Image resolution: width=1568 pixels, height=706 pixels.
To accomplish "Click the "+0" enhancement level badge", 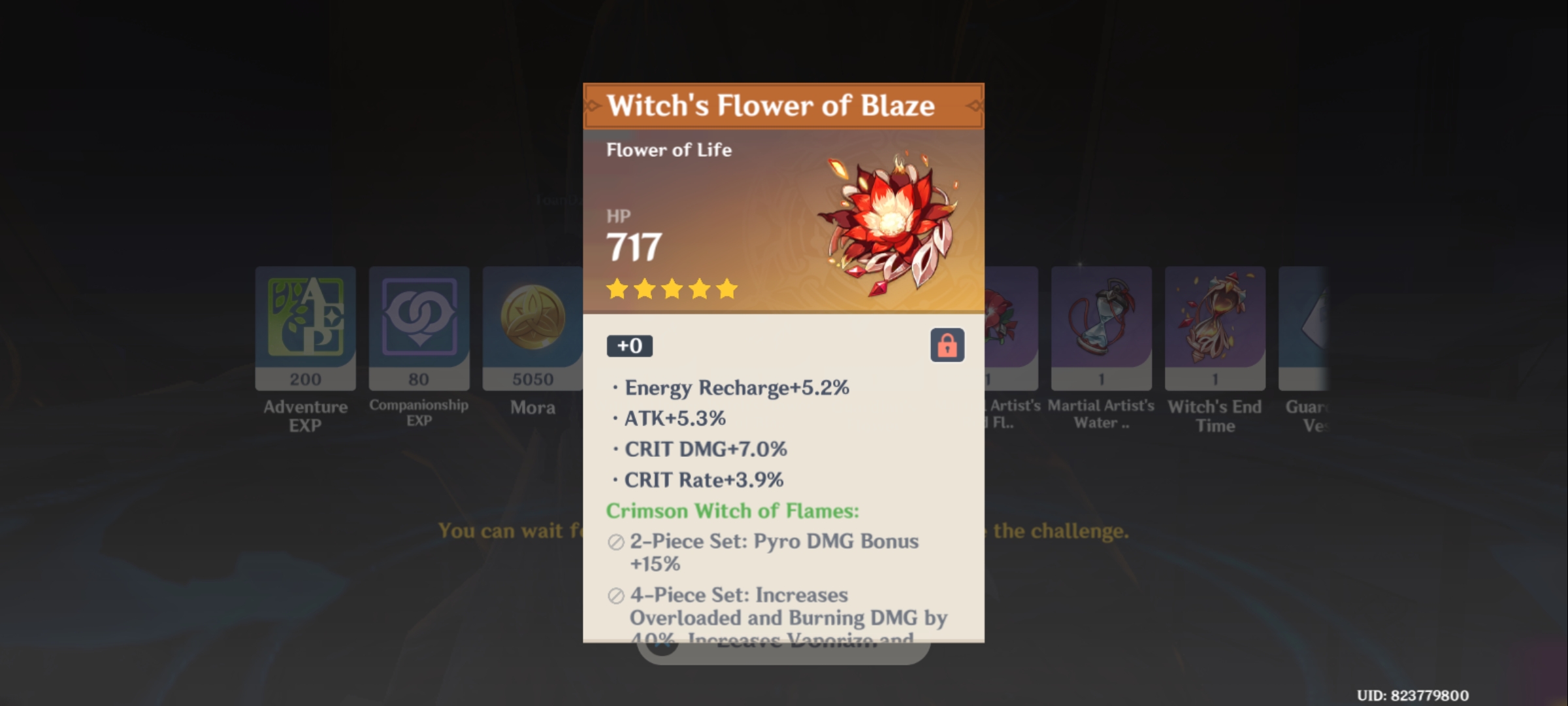I will [x=629, y=346].
